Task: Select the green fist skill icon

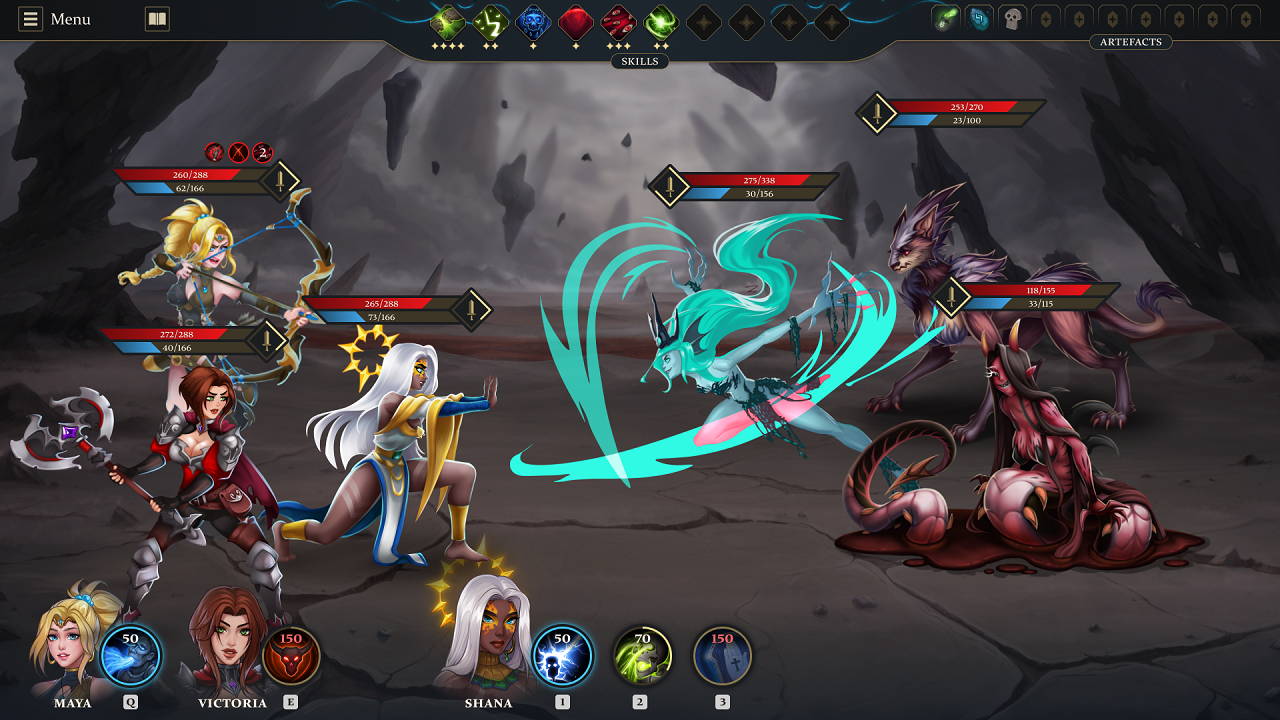Action: point(447,22)
